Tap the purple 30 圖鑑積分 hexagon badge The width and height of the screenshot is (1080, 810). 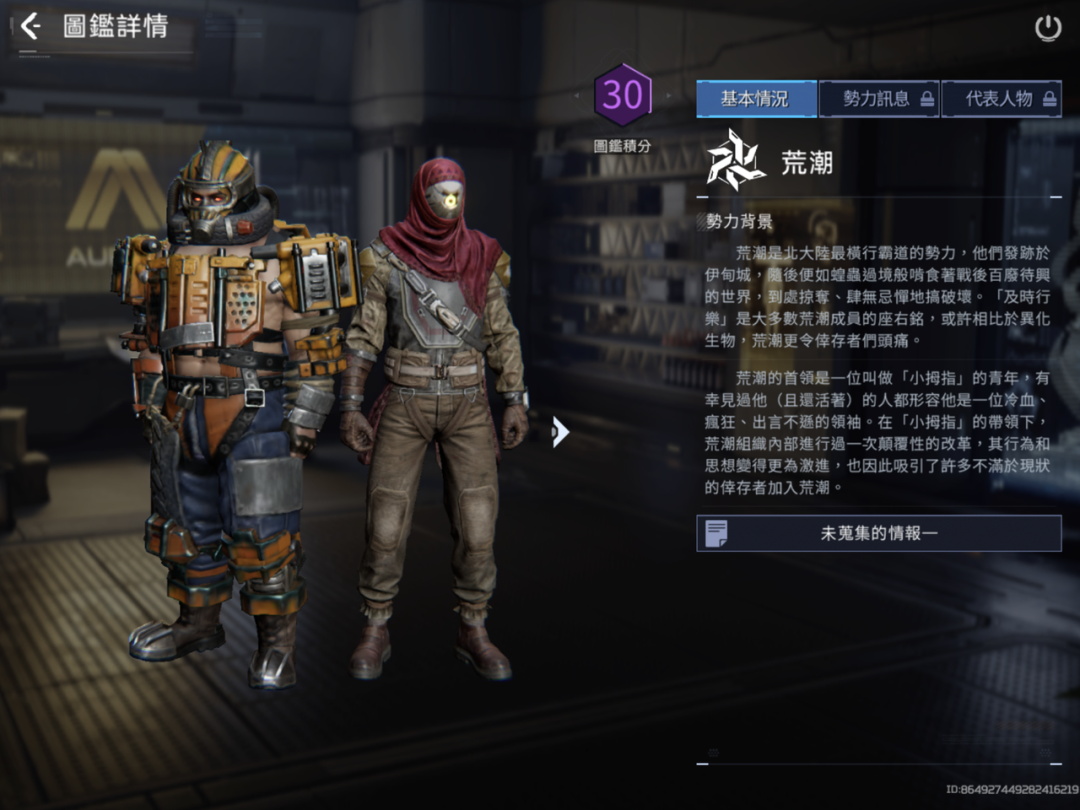click(x=622, y=96)
